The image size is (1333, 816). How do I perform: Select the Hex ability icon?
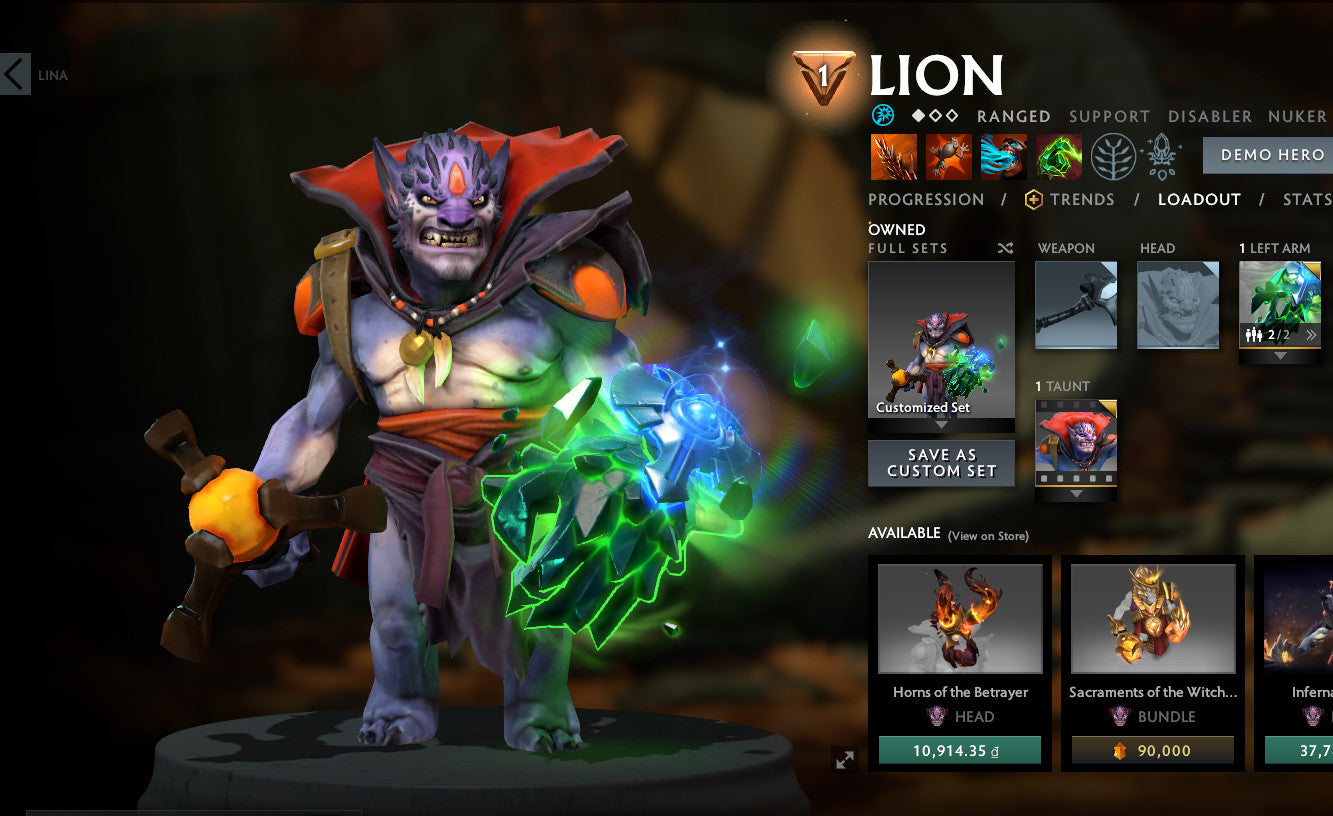tap(949, 157)
